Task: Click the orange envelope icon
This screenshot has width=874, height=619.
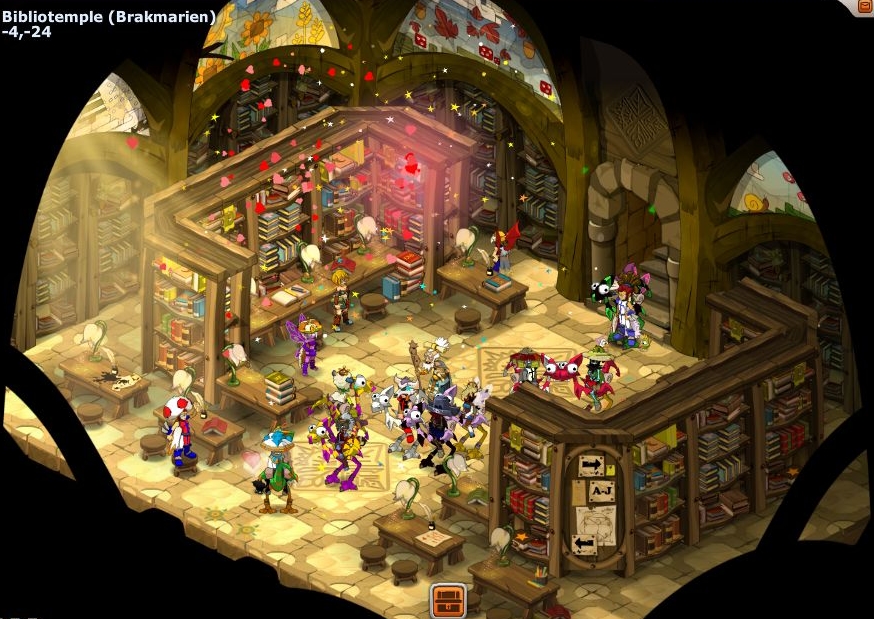Action: click(x=864, y=6)
